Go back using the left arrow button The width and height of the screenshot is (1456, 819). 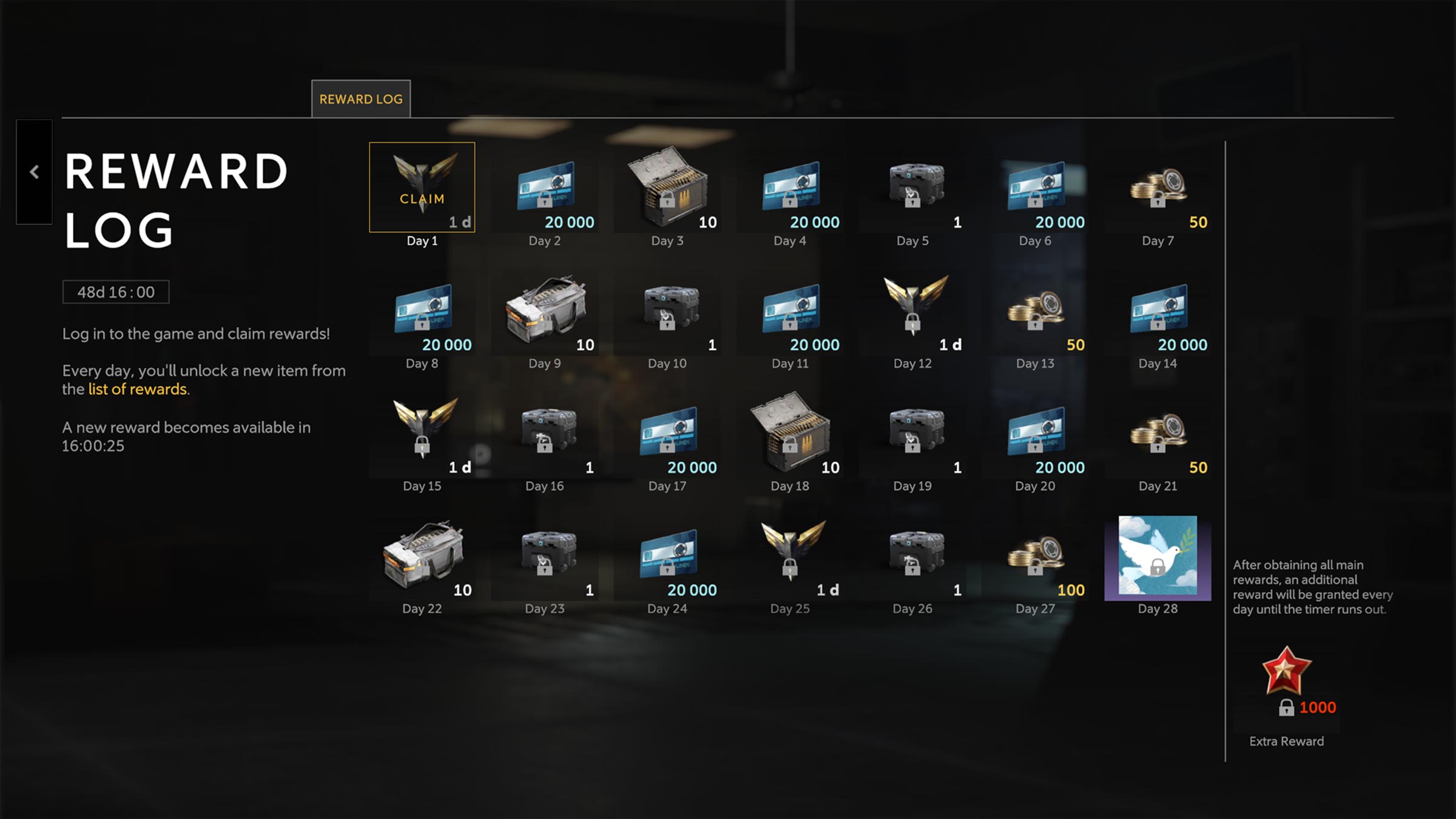click(35, 172)
